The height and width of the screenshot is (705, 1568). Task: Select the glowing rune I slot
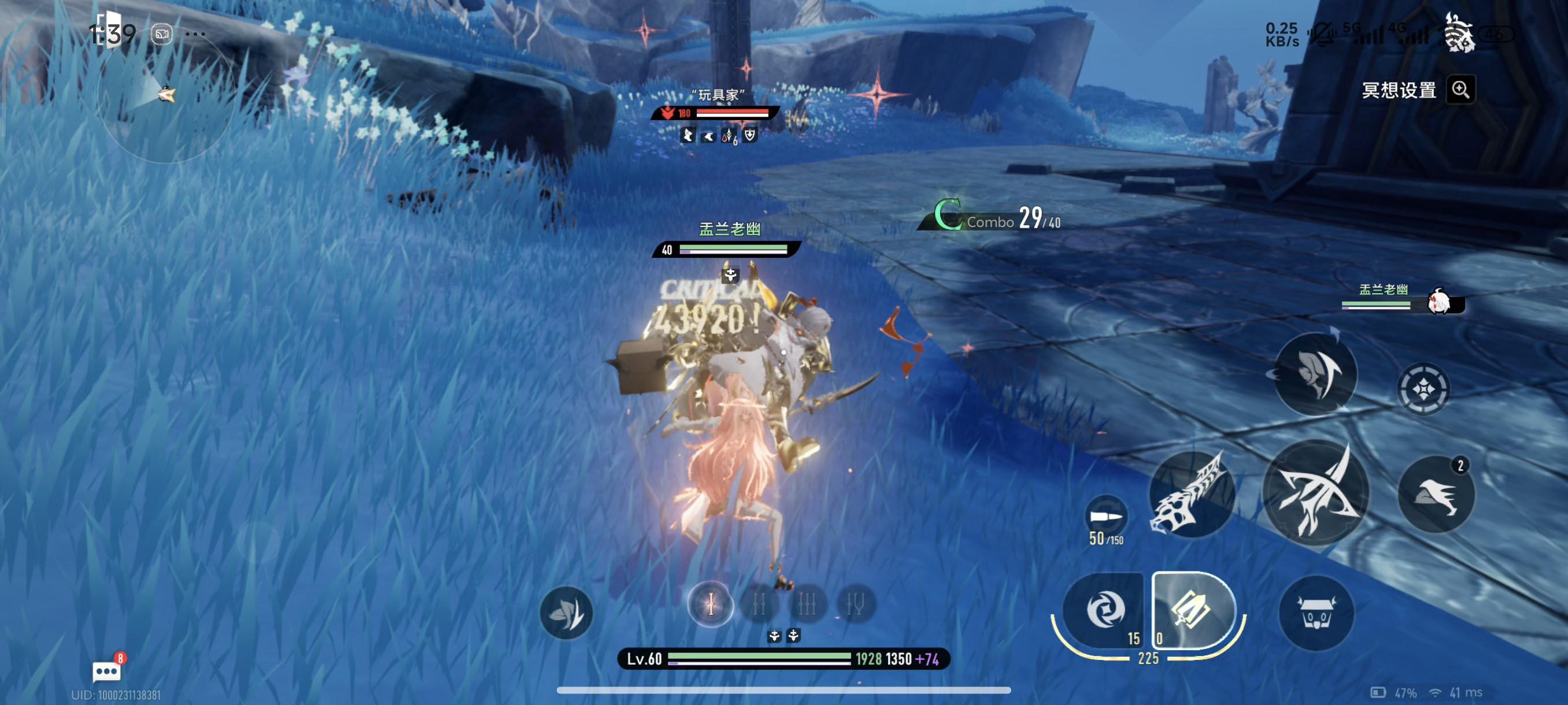711,604
